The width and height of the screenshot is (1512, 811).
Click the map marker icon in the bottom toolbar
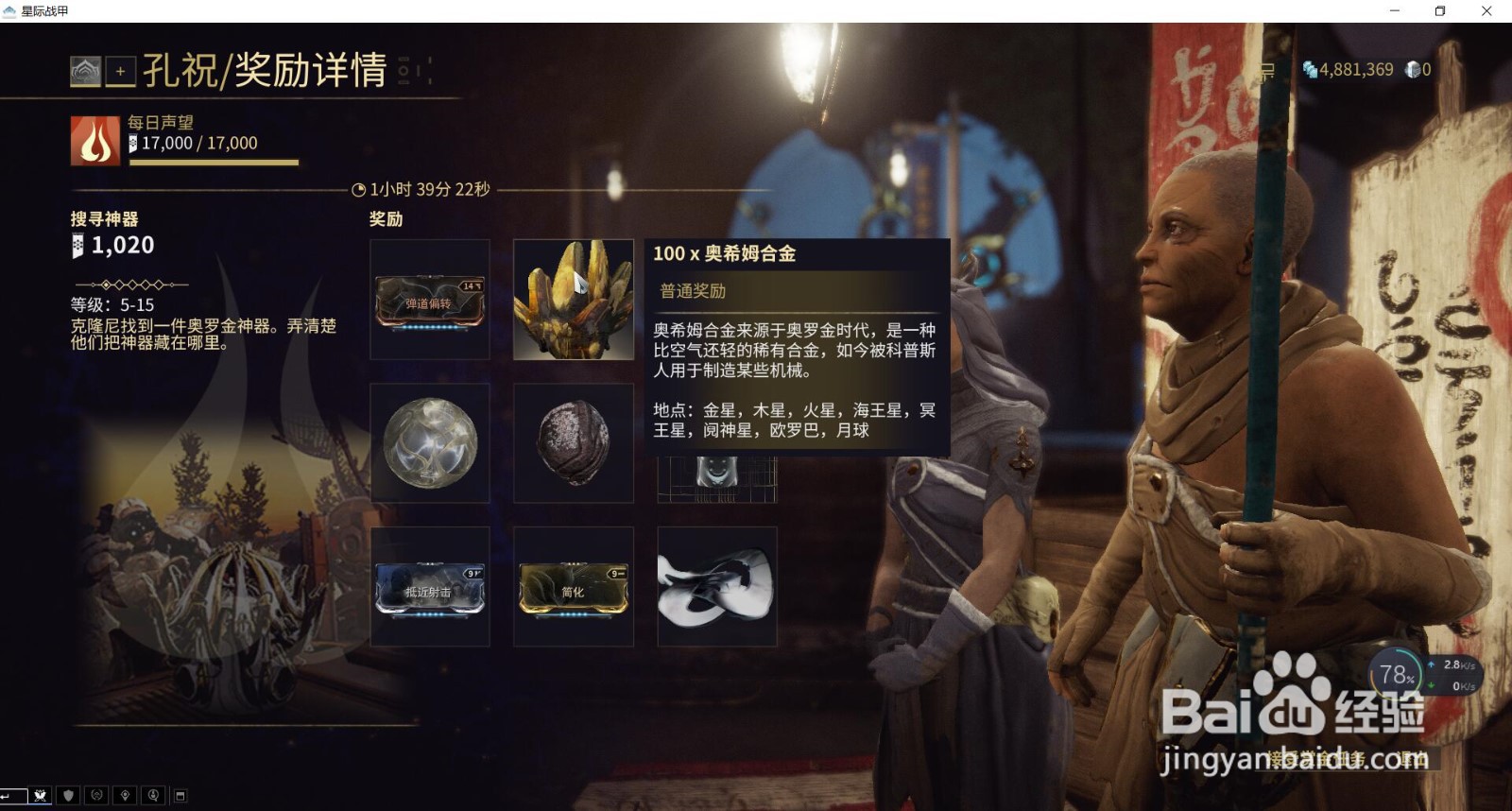pos(124,794)
